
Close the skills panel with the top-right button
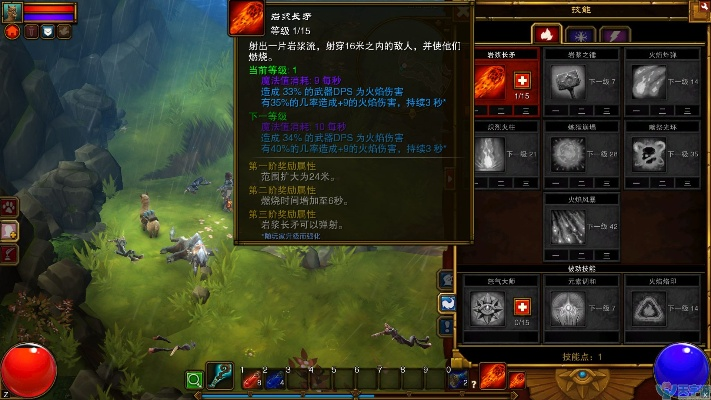[698, 11]
